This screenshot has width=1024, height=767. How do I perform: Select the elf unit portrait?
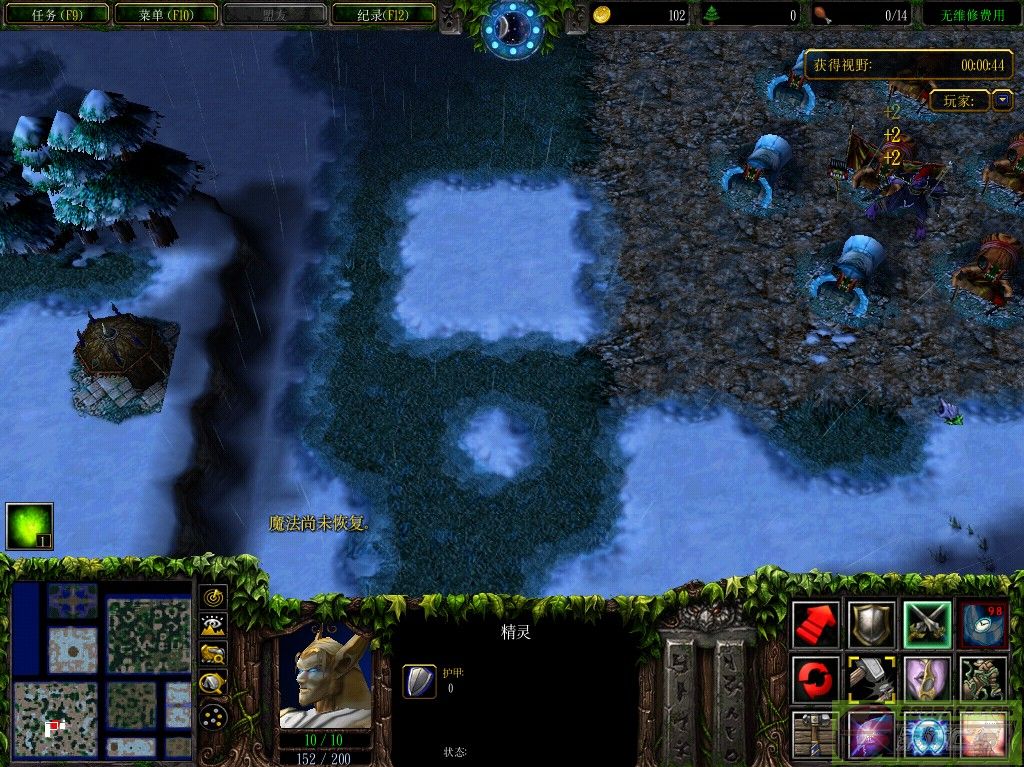click(x=326, y=678)
